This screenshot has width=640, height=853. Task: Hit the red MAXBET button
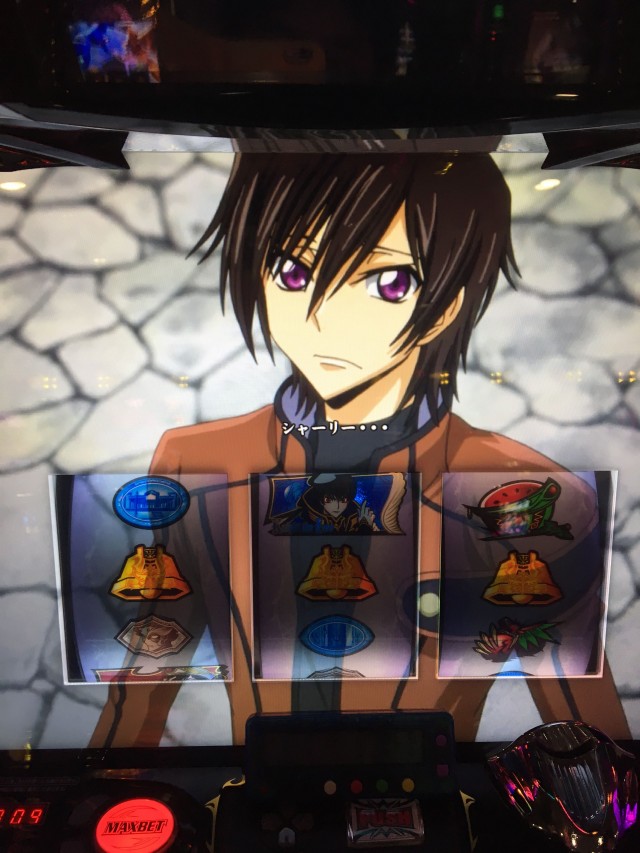135,827
